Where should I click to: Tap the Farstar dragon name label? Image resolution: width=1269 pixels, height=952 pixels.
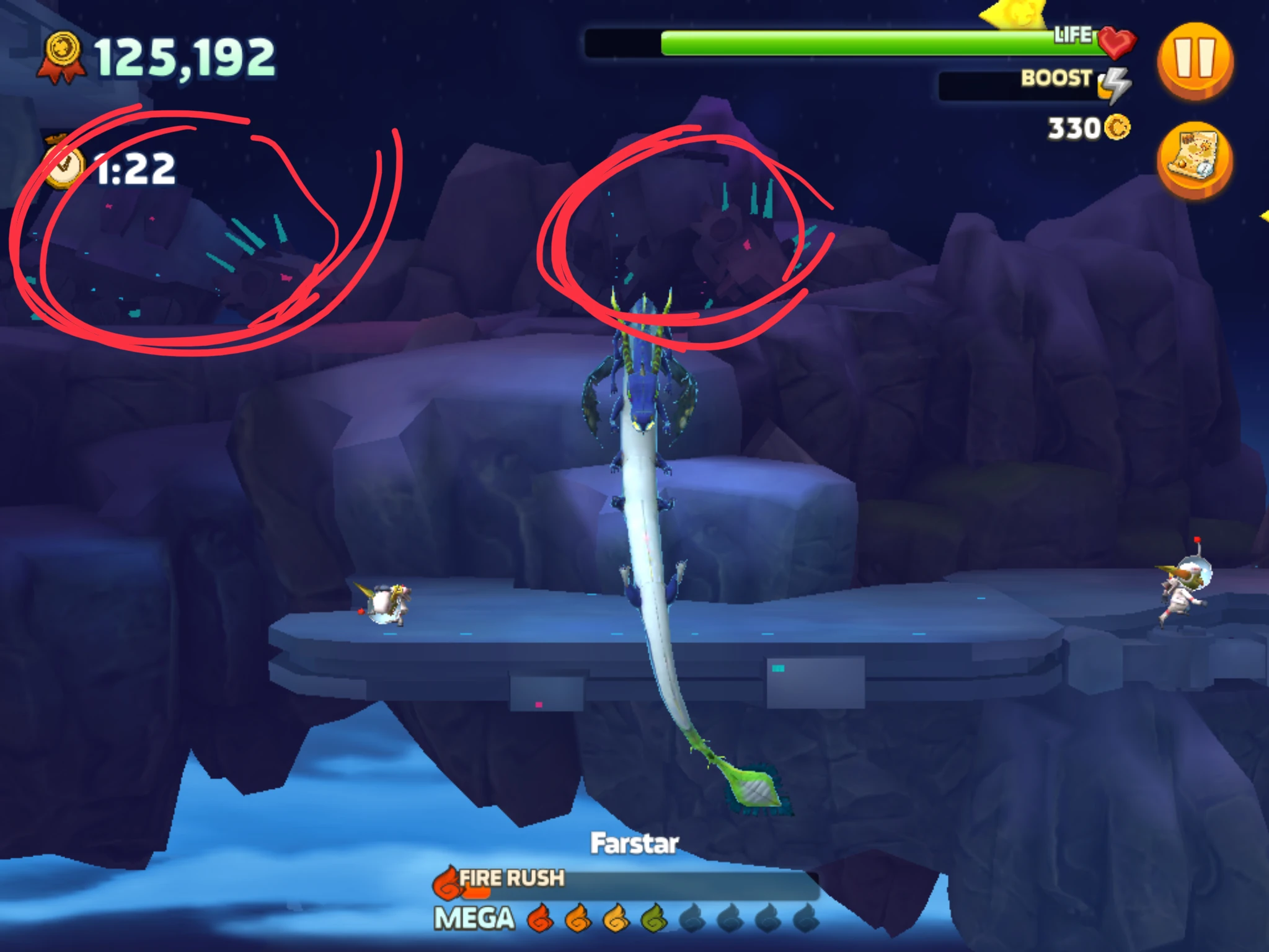(x=634, y=843)
